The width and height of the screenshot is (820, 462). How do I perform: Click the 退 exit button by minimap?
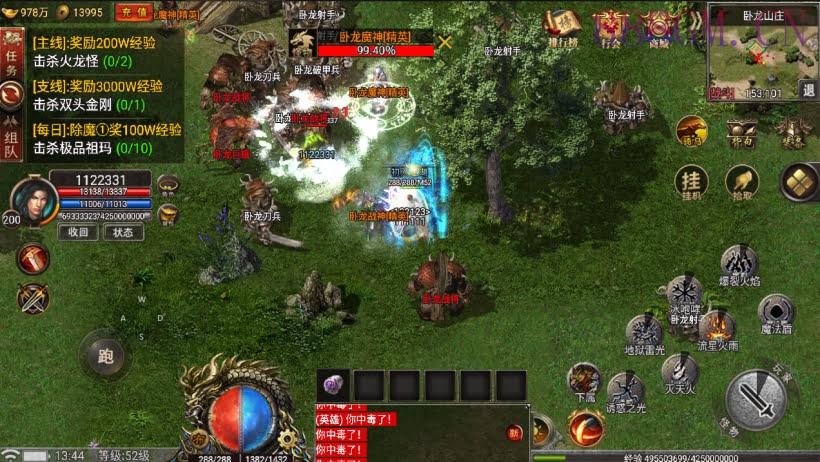tap(808, 91)
